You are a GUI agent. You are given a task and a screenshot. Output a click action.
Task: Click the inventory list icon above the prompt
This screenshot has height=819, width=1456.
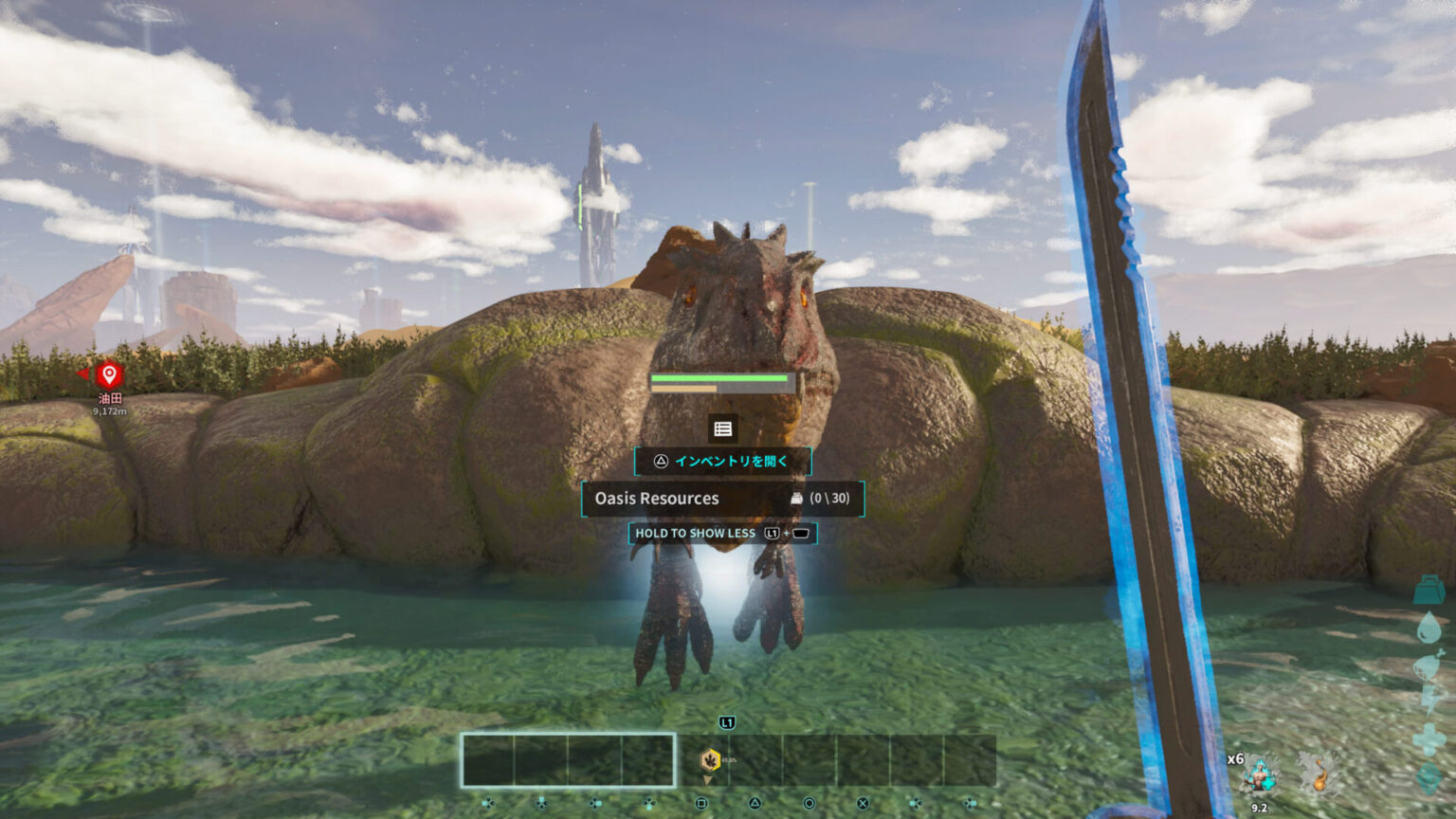coord(722,428)
